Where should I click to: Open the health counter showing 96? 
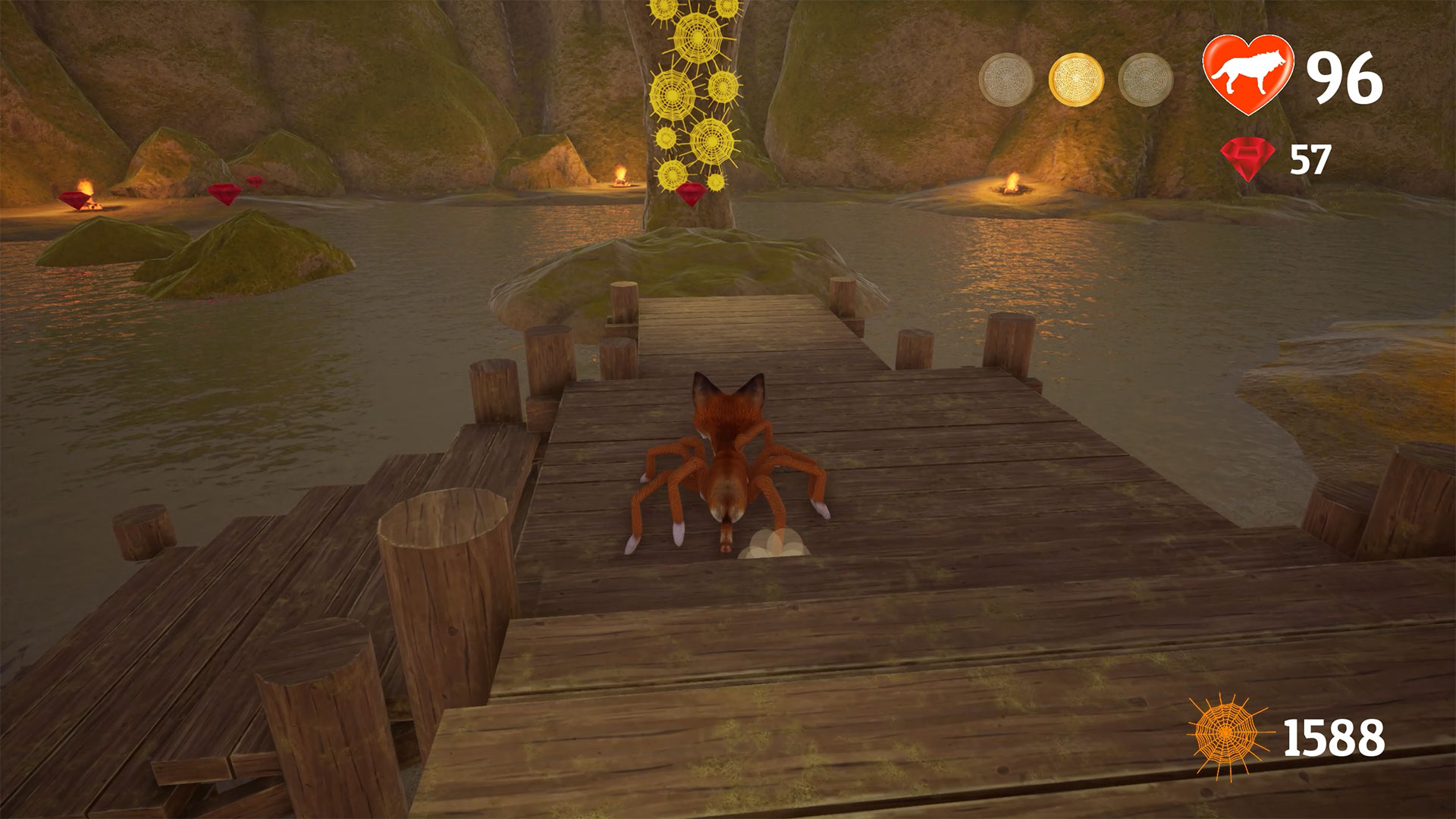click(1347, 76)
